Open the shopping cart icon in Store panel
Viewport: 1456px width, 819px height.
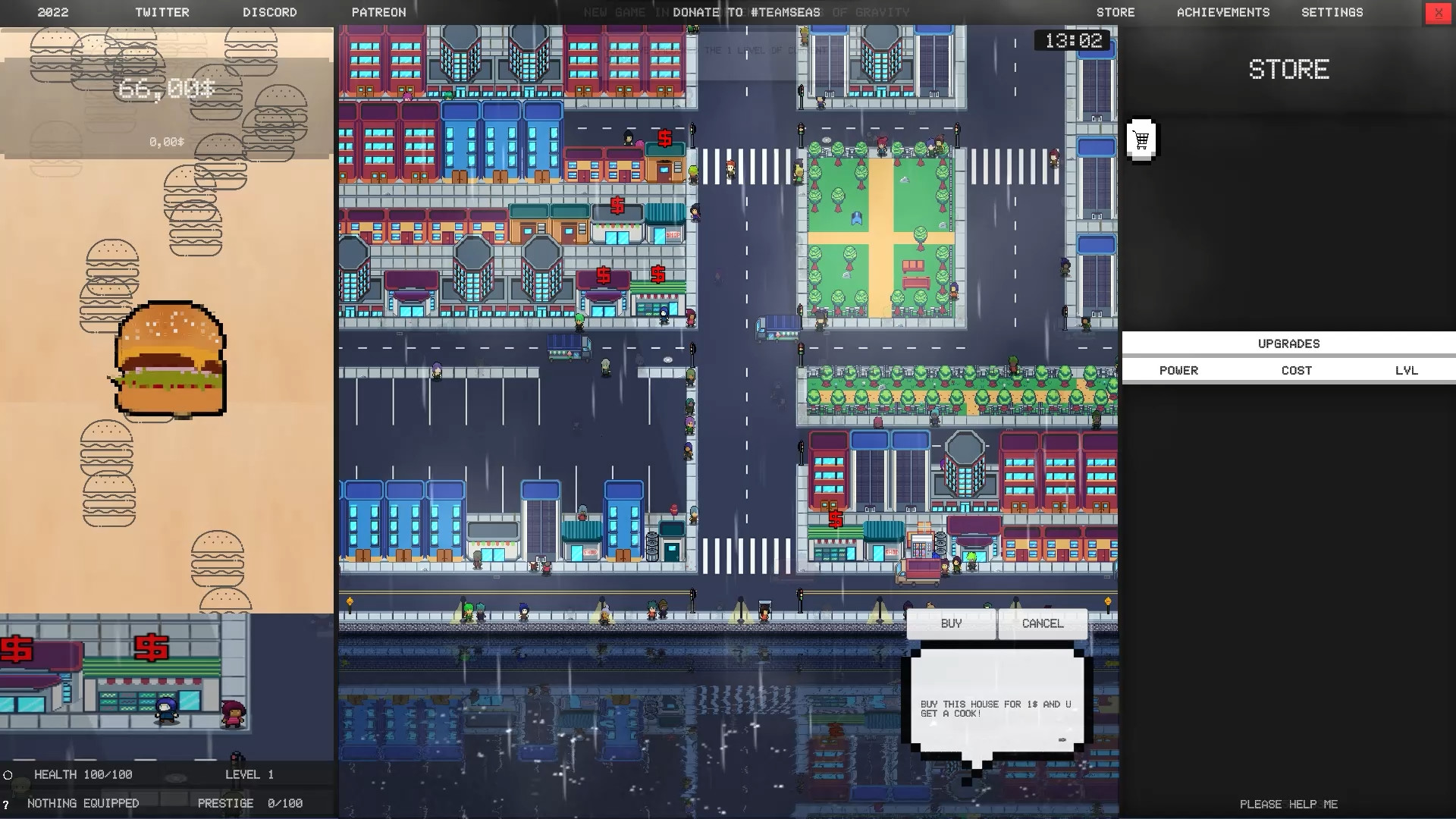tap(1141, 140)
